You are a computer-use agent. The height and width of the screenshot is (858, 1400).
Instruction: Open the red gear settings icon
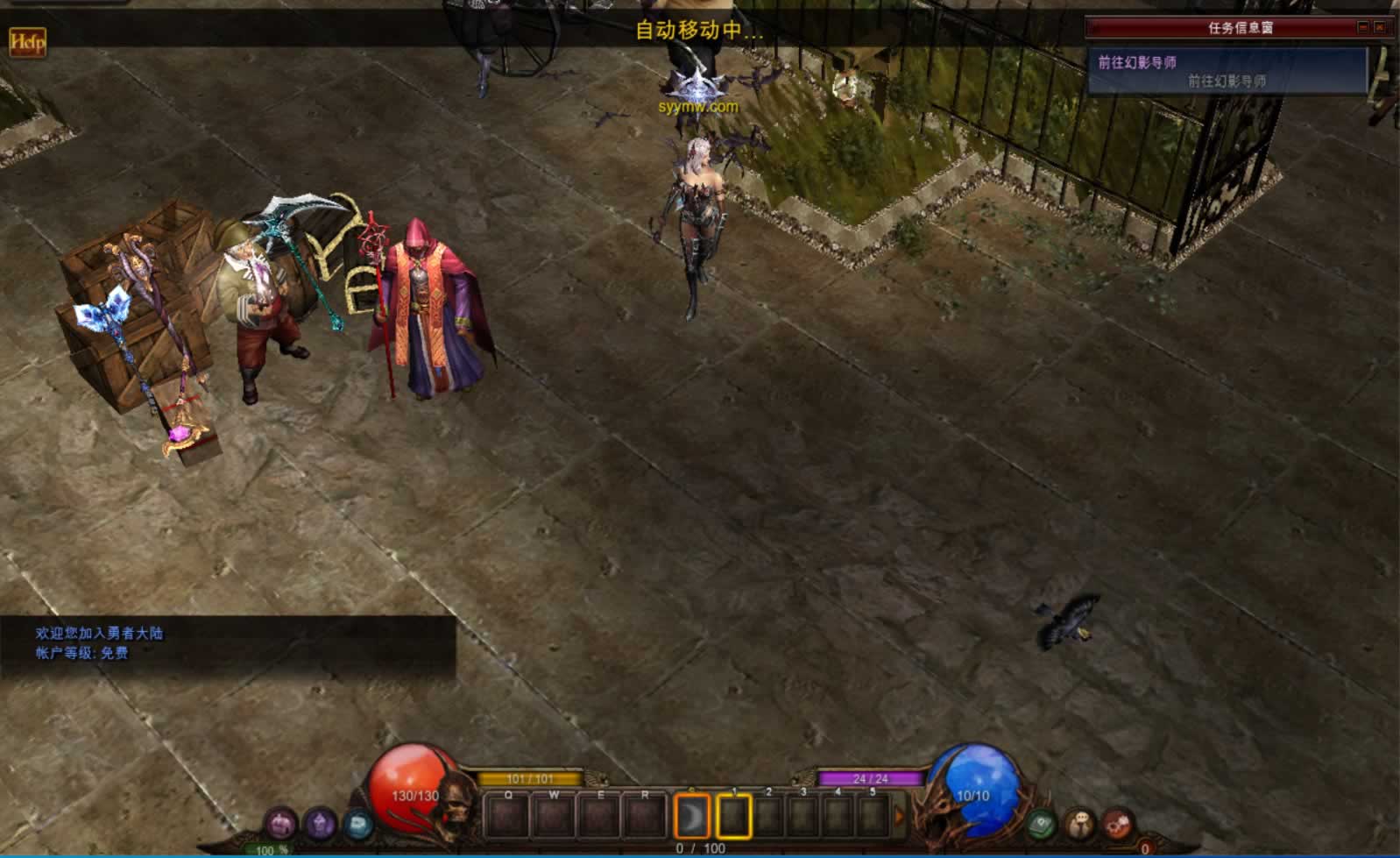point(1118,825)
